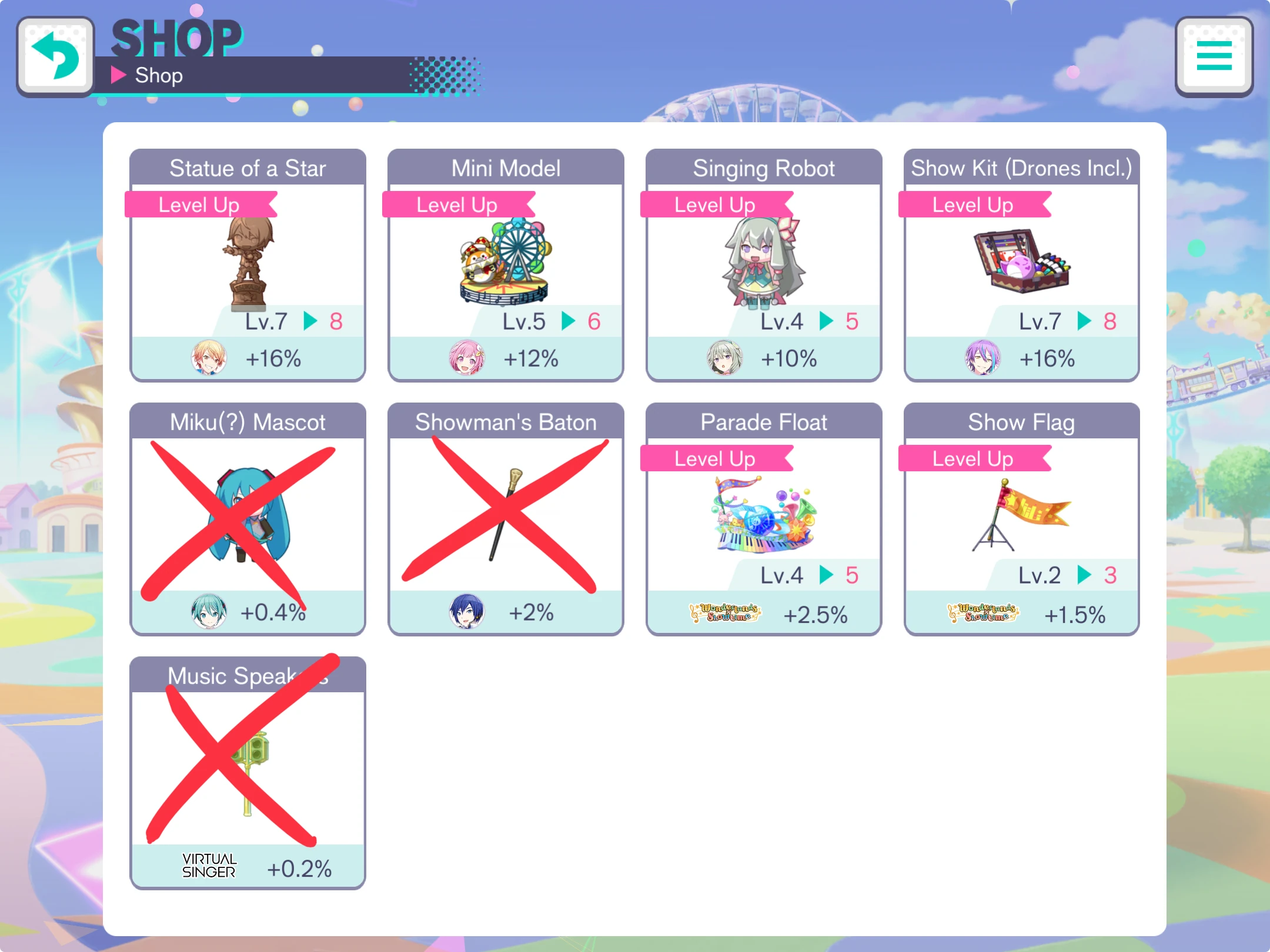Screen dimensions: 1270x952
Task: Click the Shop breadcrumb label
Action: coord(158,75)
